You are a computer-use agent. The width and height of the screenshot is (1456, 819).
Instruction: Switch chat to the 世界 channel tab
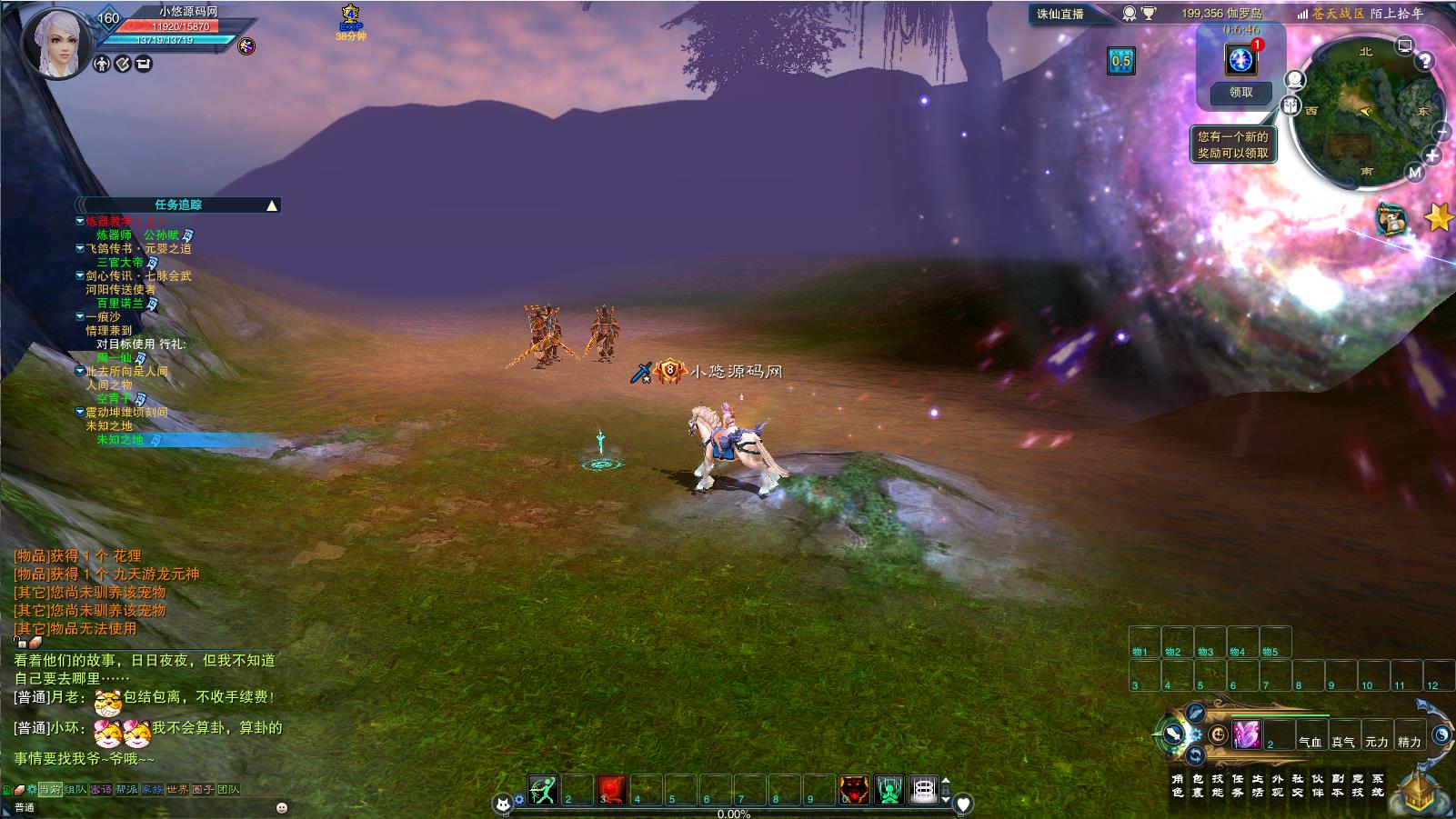click(x=177, y=789)
